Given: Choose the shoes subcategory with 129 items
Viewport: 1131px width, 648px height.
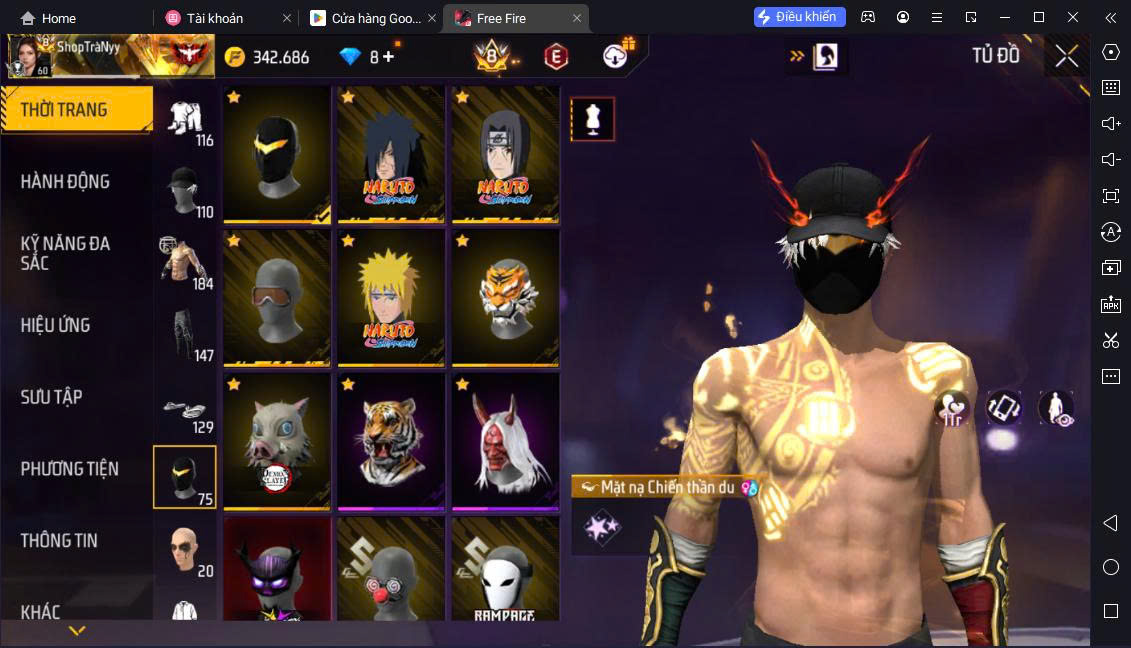Looking at the screenshot, I should [185, 410].
